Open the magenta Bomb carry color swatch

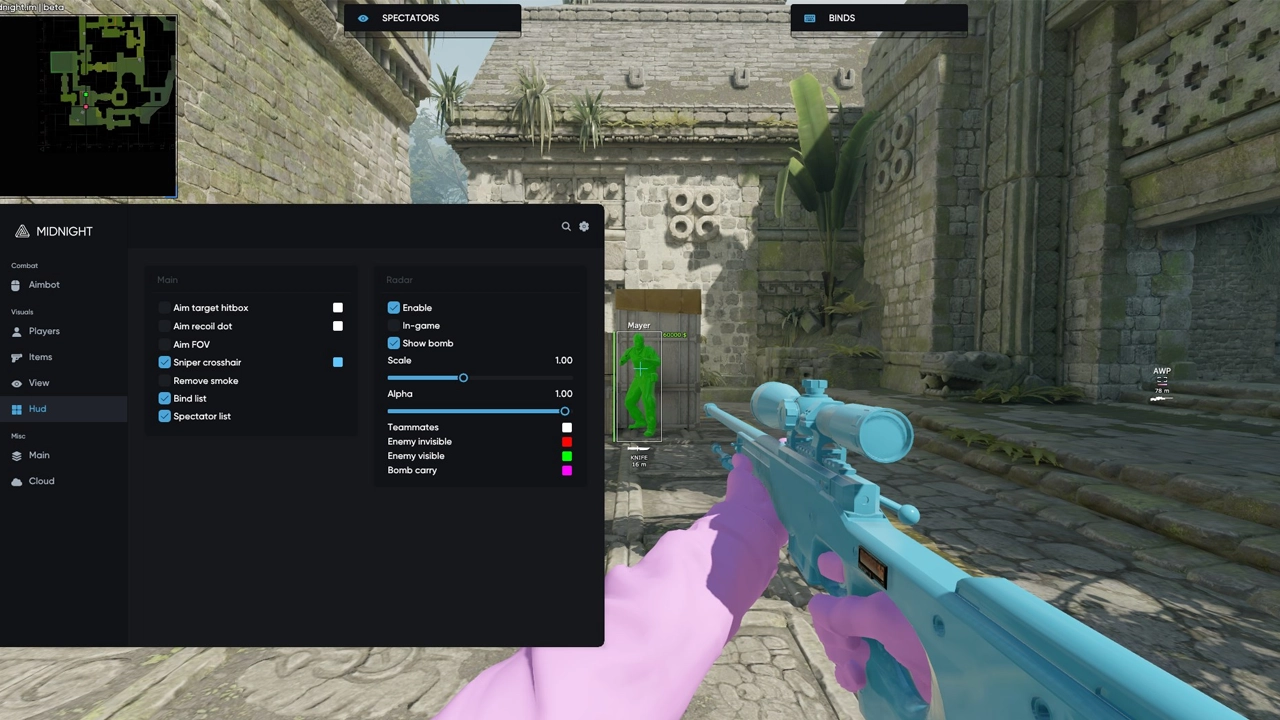coord(567,470)
